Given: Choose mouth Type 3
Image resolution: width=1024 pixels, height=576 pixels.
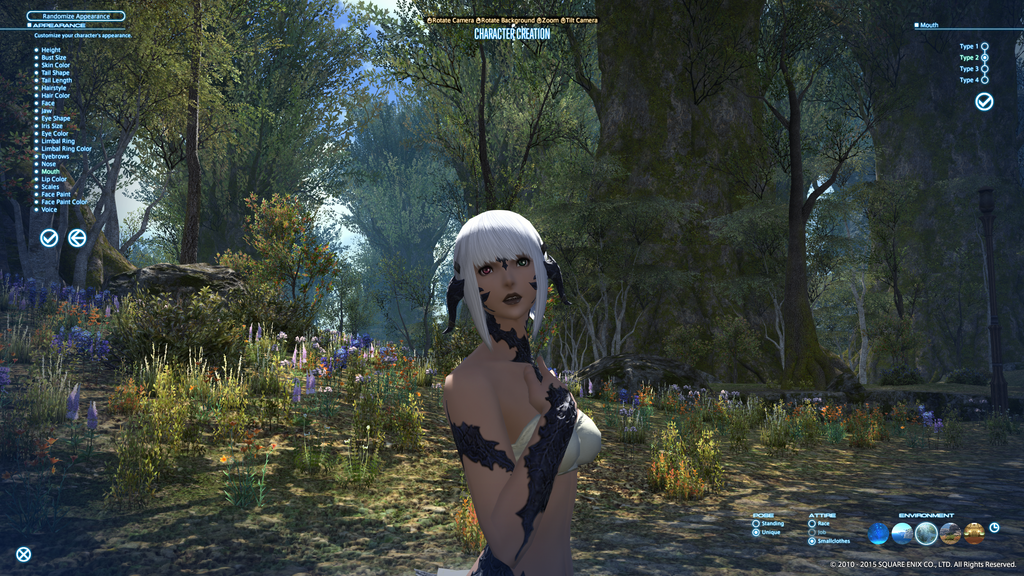Looking at the screenshot, I should [984, 69].
